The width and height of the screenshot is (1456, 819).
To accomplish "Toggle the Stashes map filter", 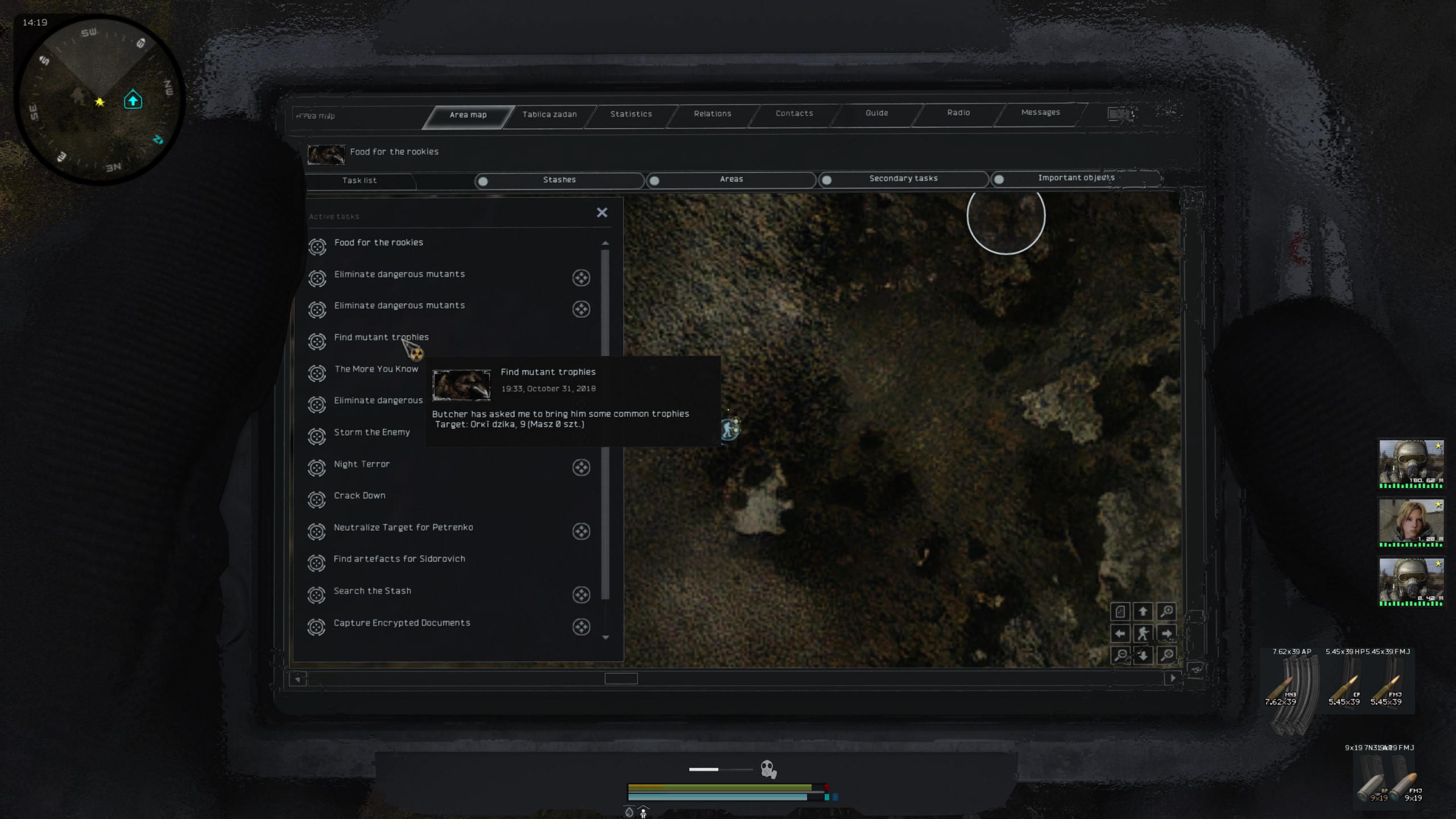I will click(x=483, y=181).
